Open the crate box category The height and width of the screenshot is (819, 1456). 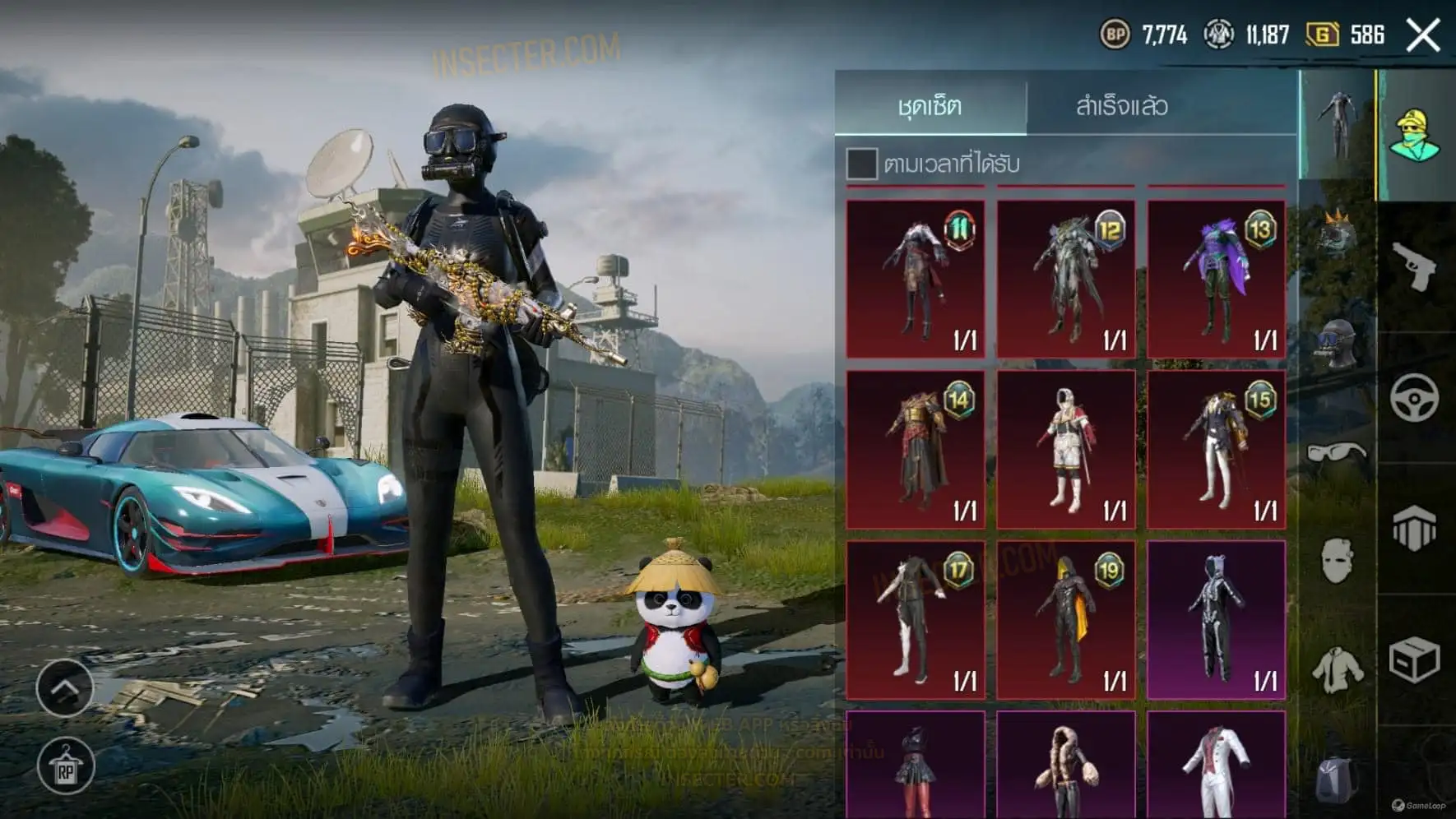[x=1414, y=659]
